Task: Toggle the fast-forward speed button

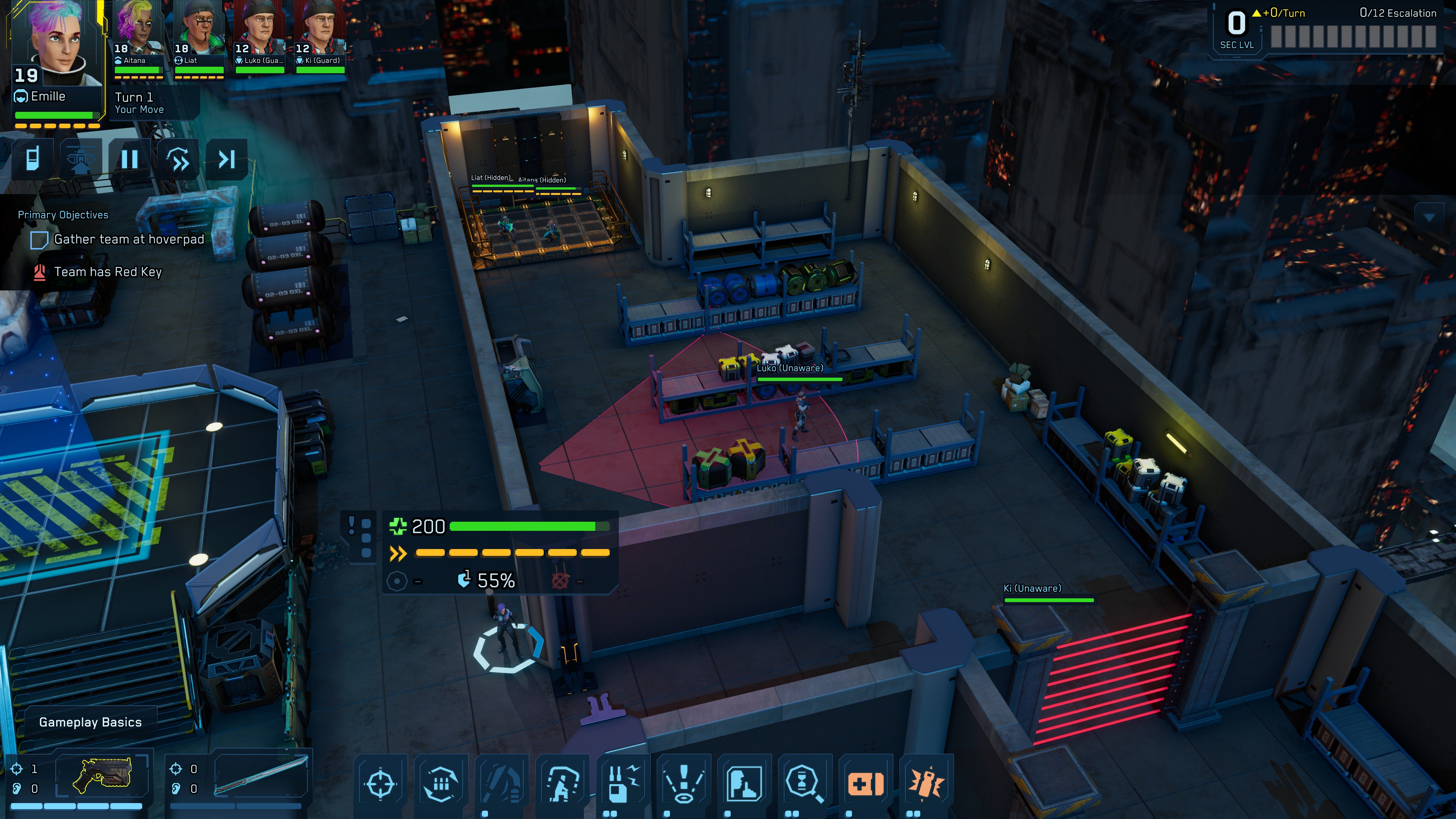Action: (179, 159)
